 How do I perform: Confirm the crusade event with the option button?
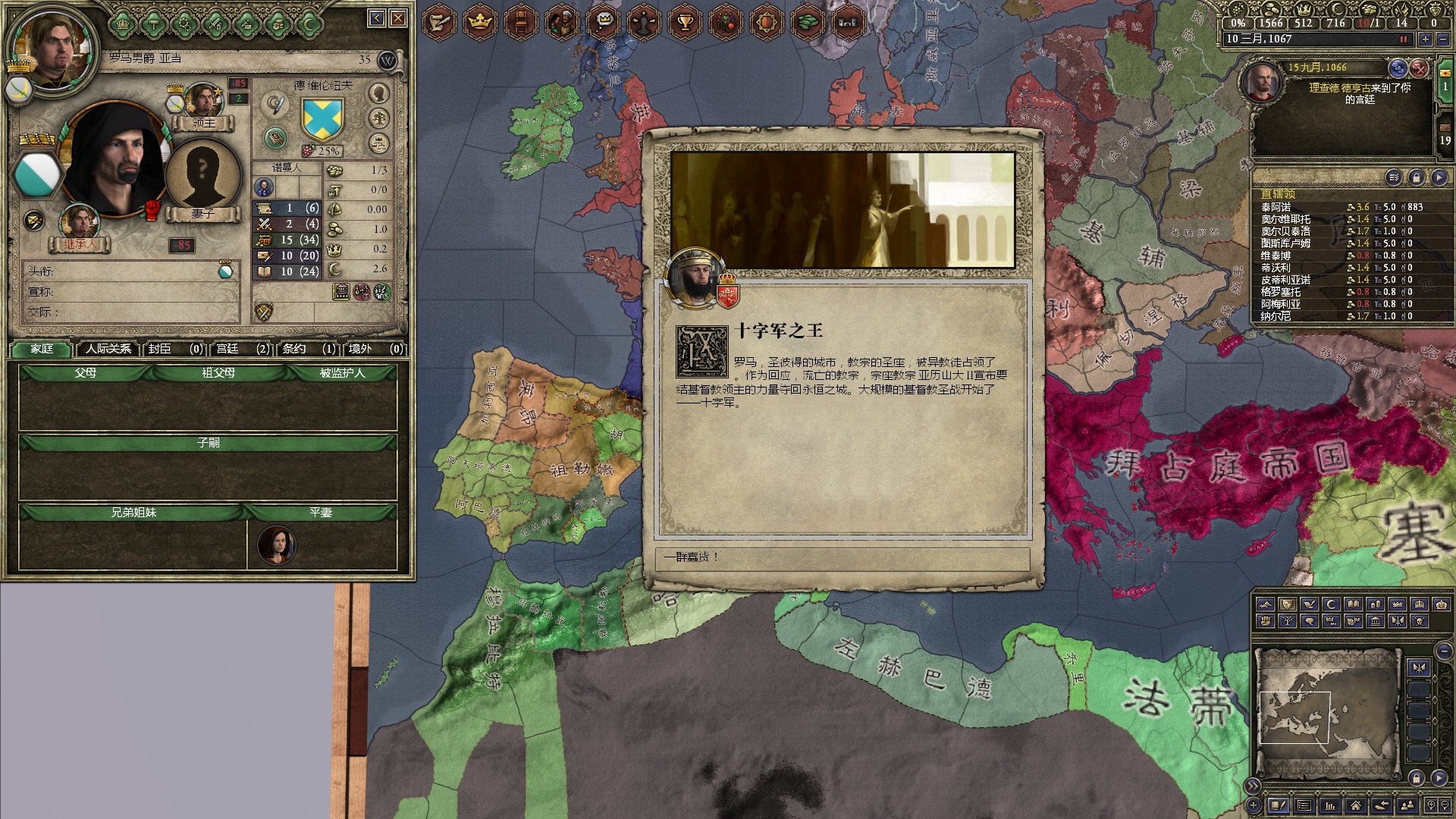pos(842,557)
